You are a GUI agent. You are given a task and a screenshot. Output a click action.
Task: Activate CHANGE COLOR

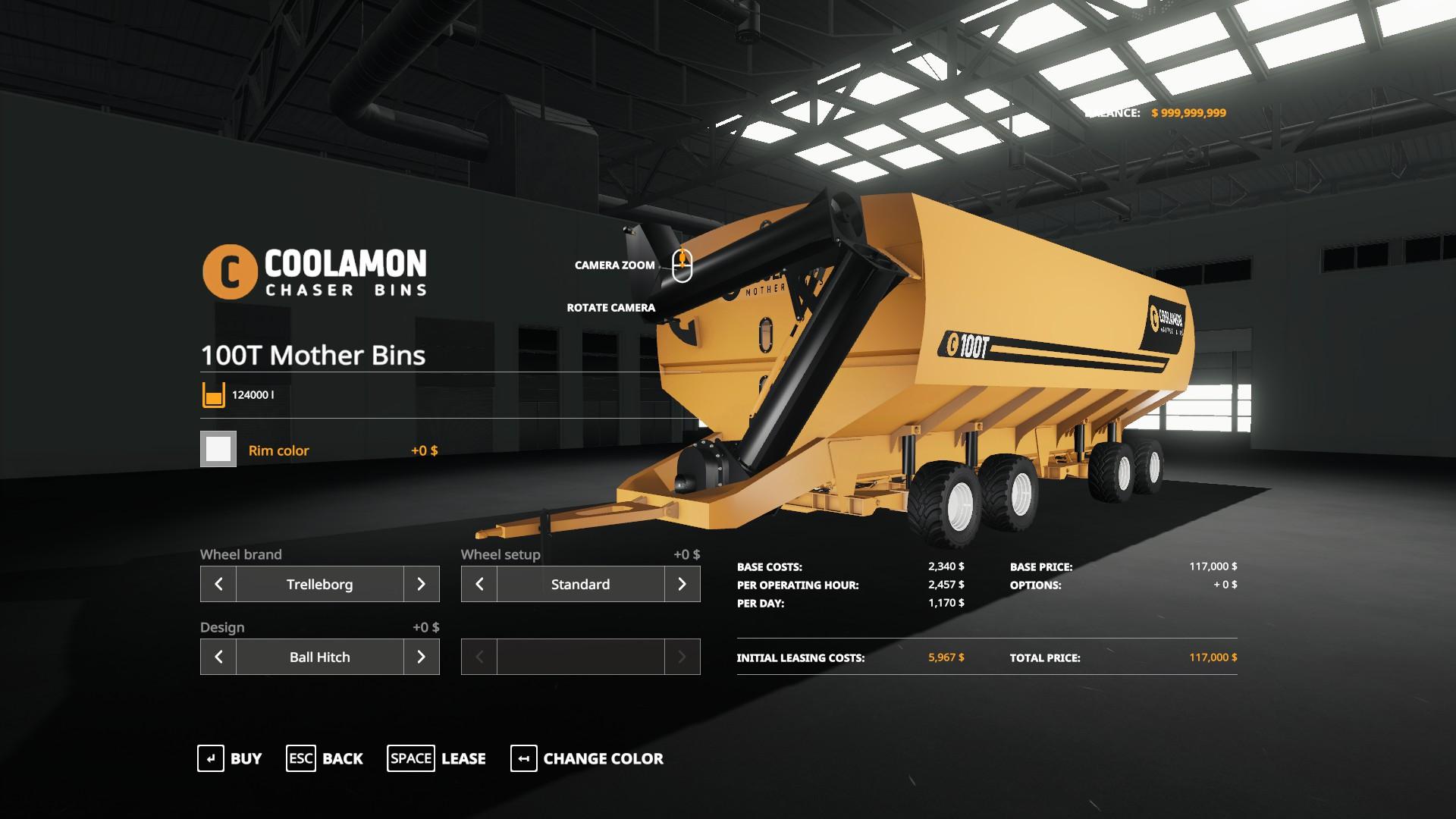pos(602,758)
